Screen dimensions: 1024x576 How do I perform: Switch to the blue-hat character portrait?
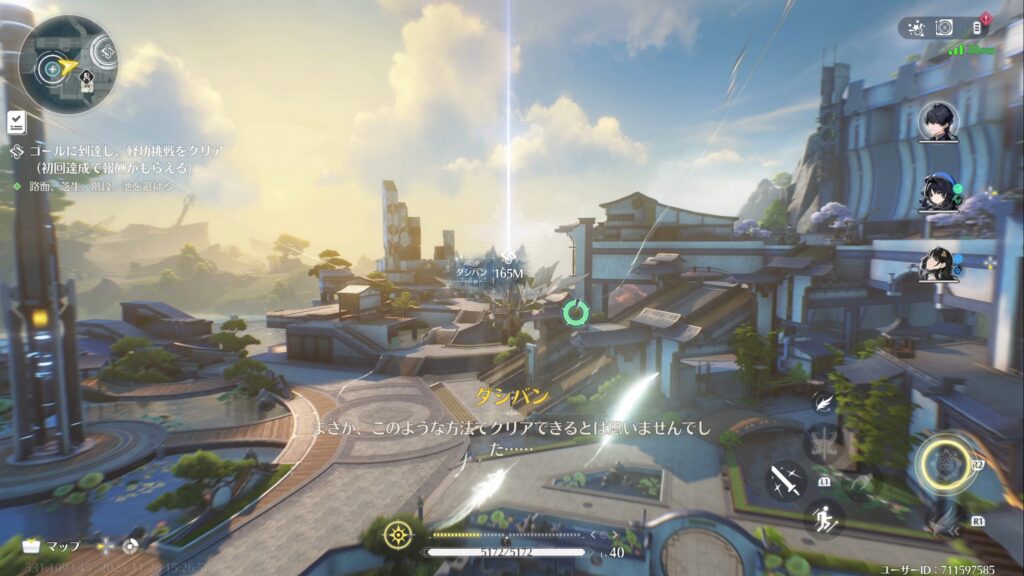(938, 193)
